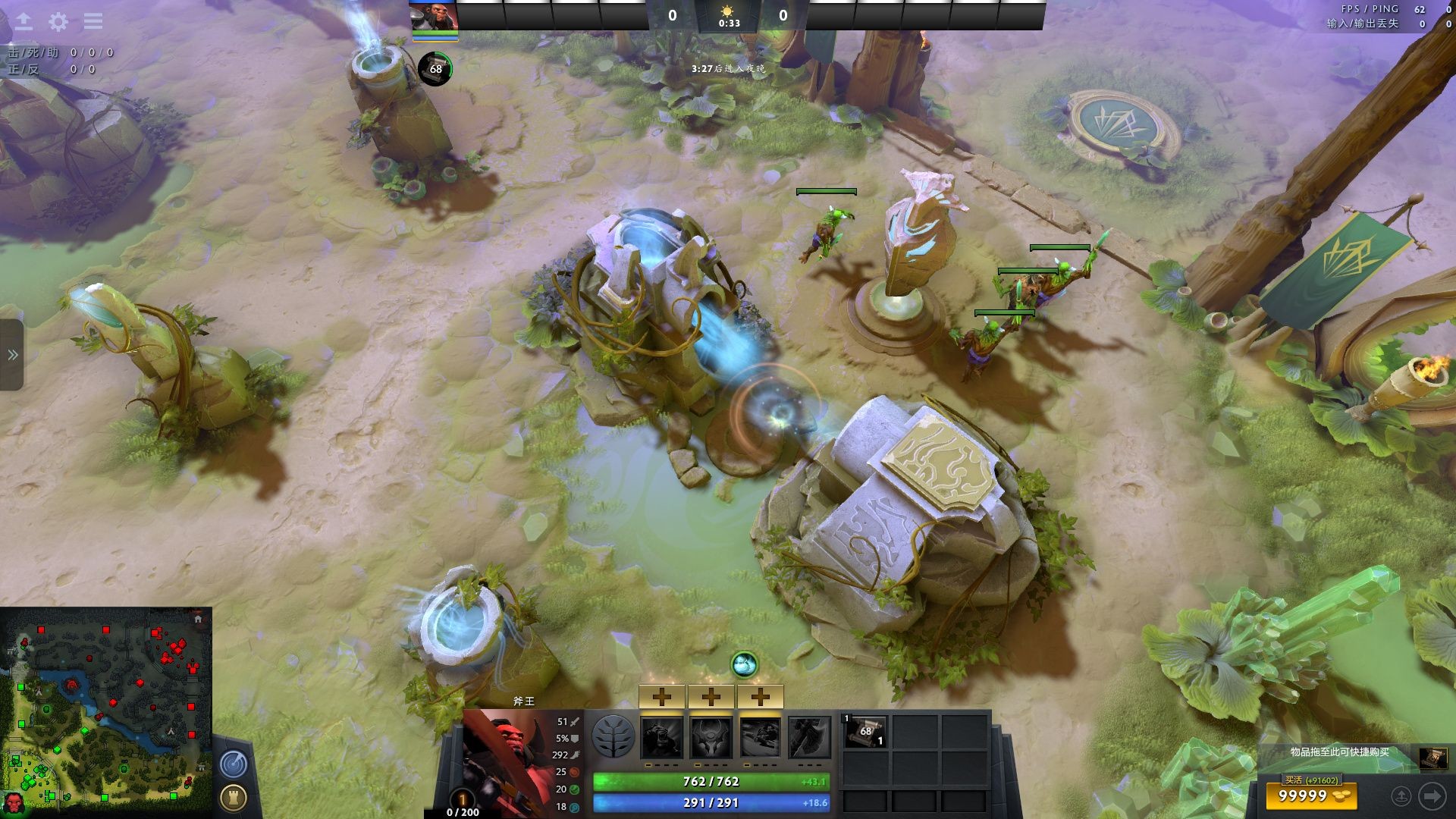Open the hamburger main menu
1456x819 pixels.
pyautogui.click(x=93, y=21)
